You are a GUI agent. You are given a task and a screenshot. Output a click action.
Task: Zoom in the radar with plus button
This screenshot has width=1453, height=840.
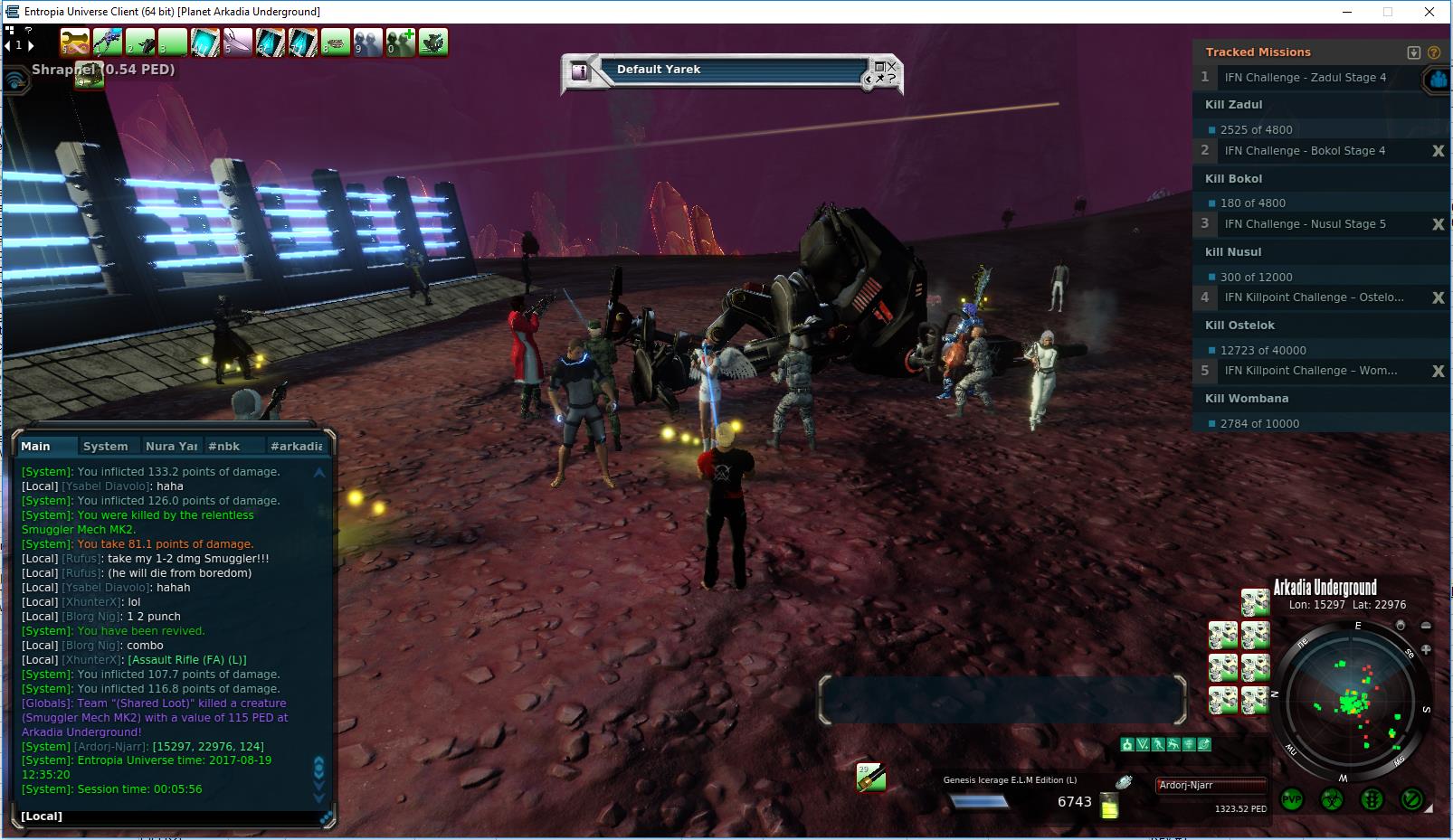click(x=1427, y=650)
